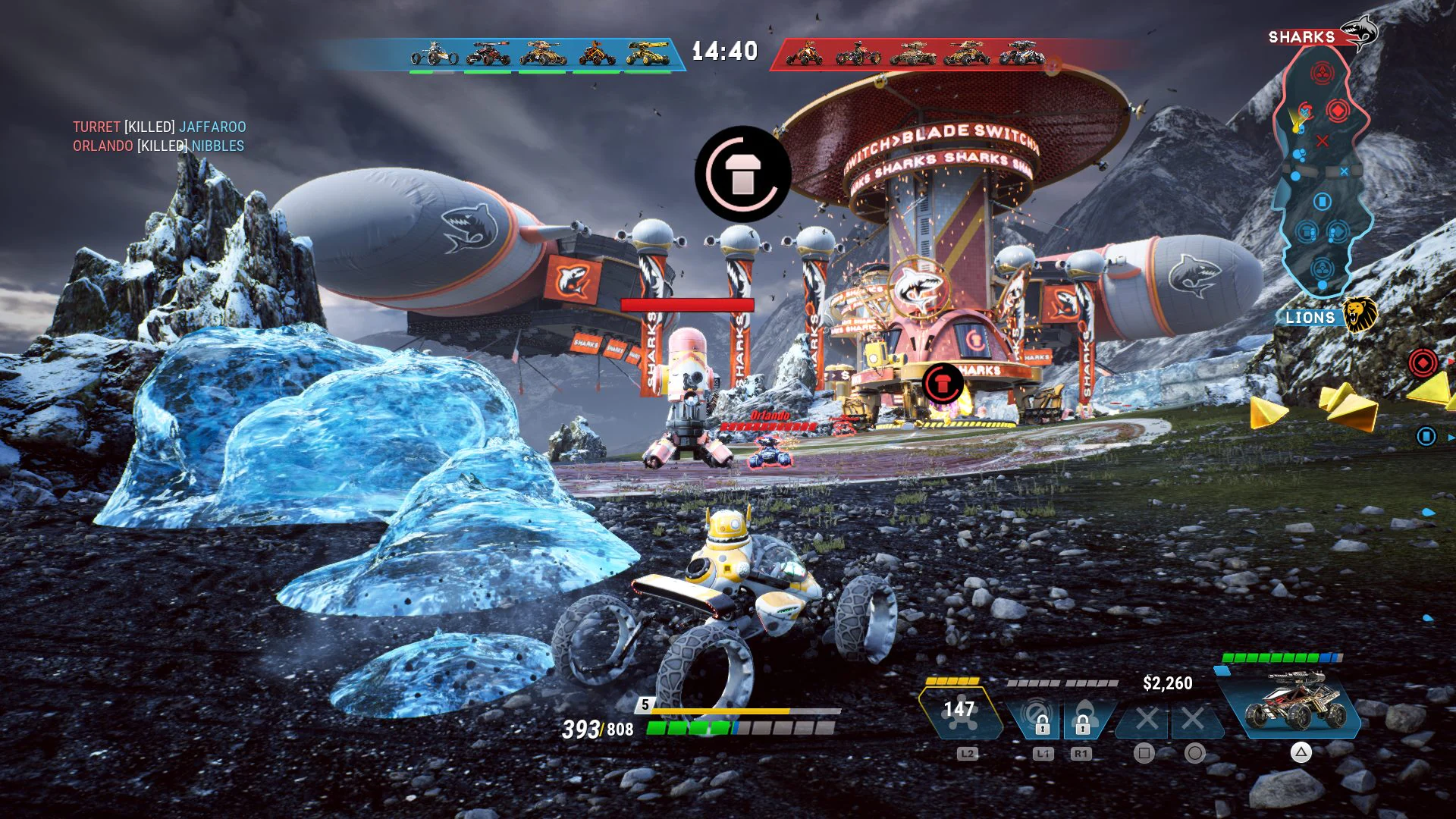Image resolution: width=1456 pixels, height=819 pixels.
Task: Click the central tower capture icon
Action: (x=744, y=173)
